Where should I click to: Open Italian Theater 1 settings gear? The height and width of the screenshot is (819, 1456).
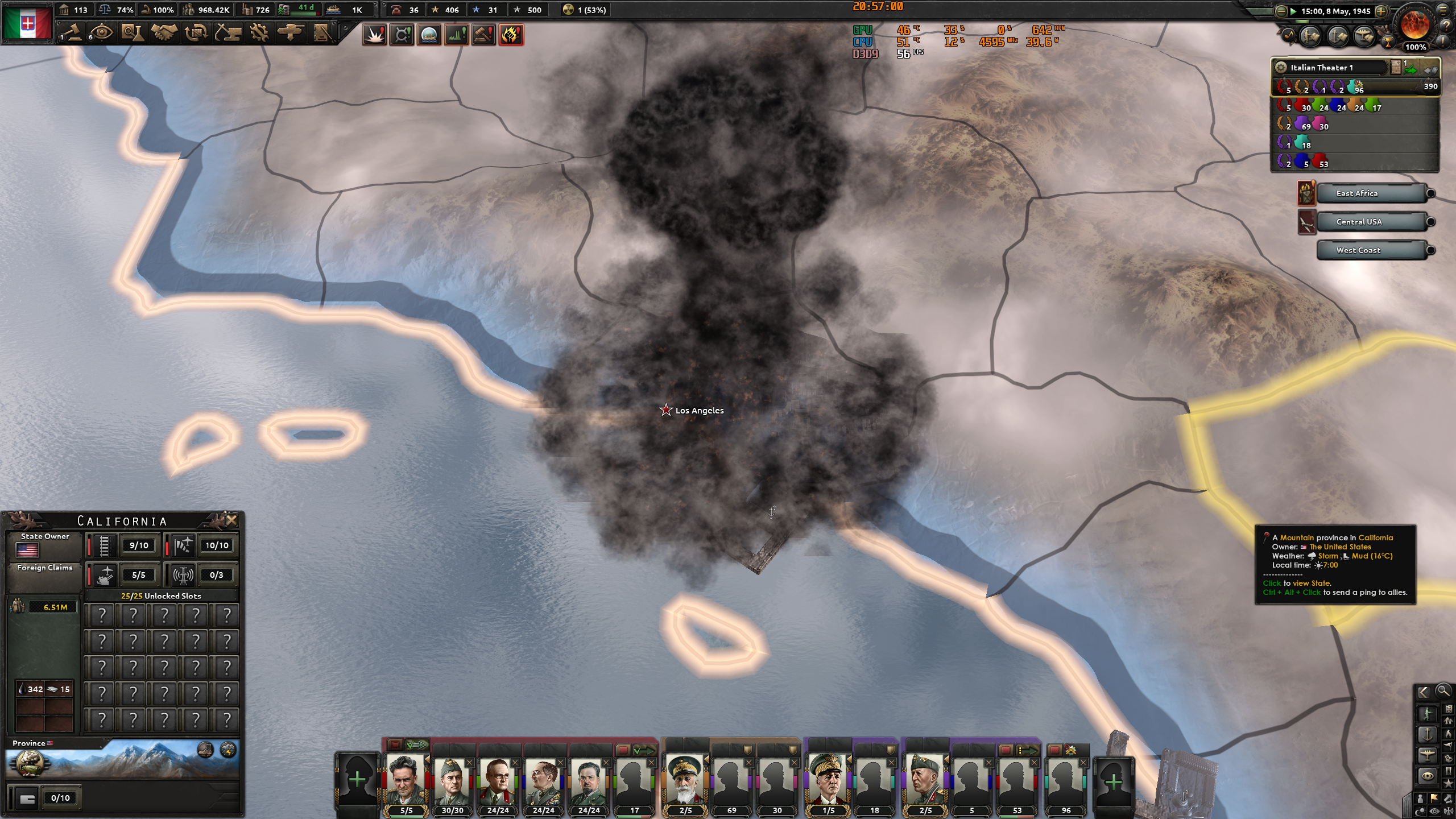tap(1281, 67)
